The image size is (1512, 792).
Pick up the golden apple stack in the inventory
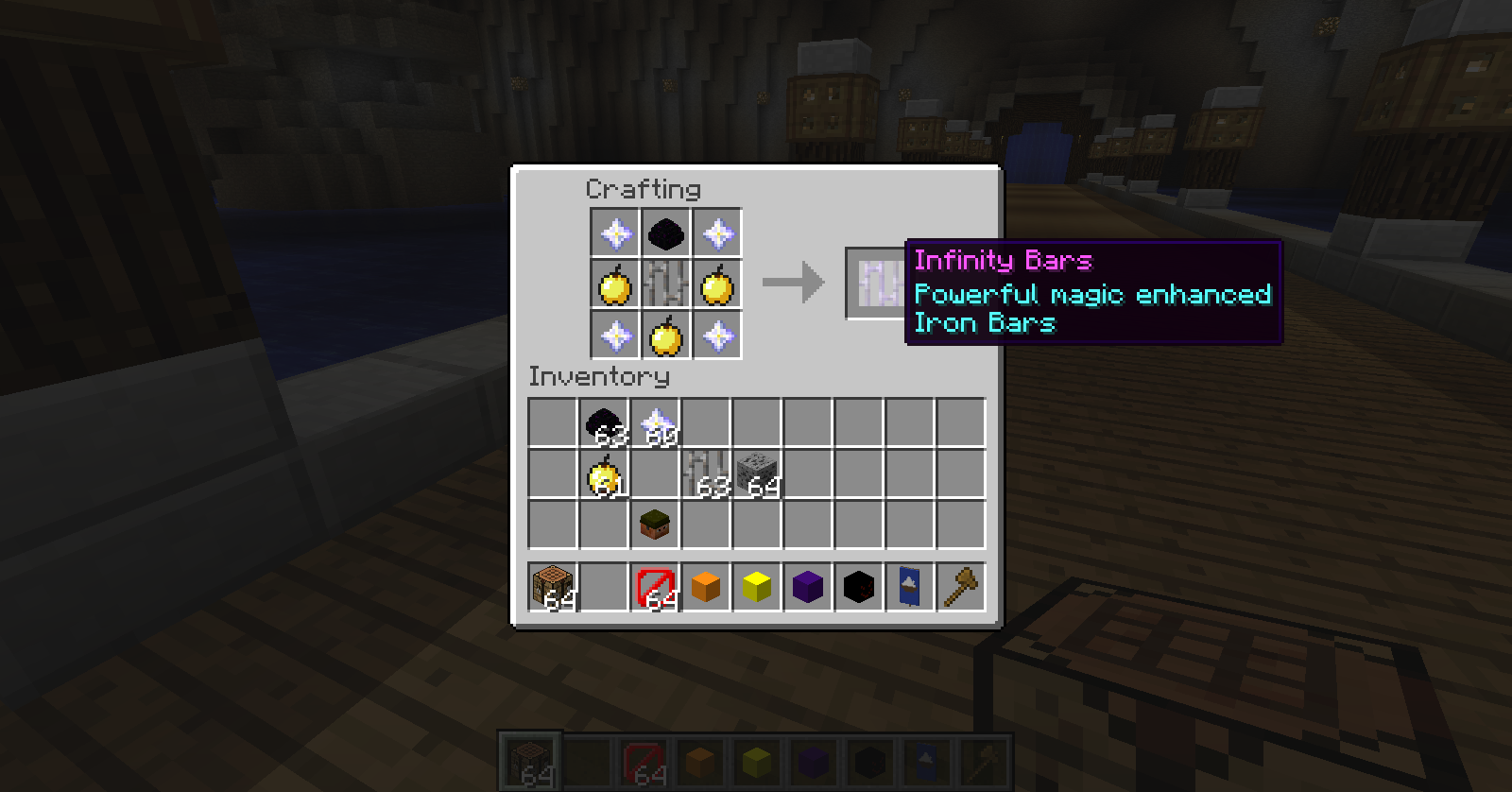pos(606,474)
